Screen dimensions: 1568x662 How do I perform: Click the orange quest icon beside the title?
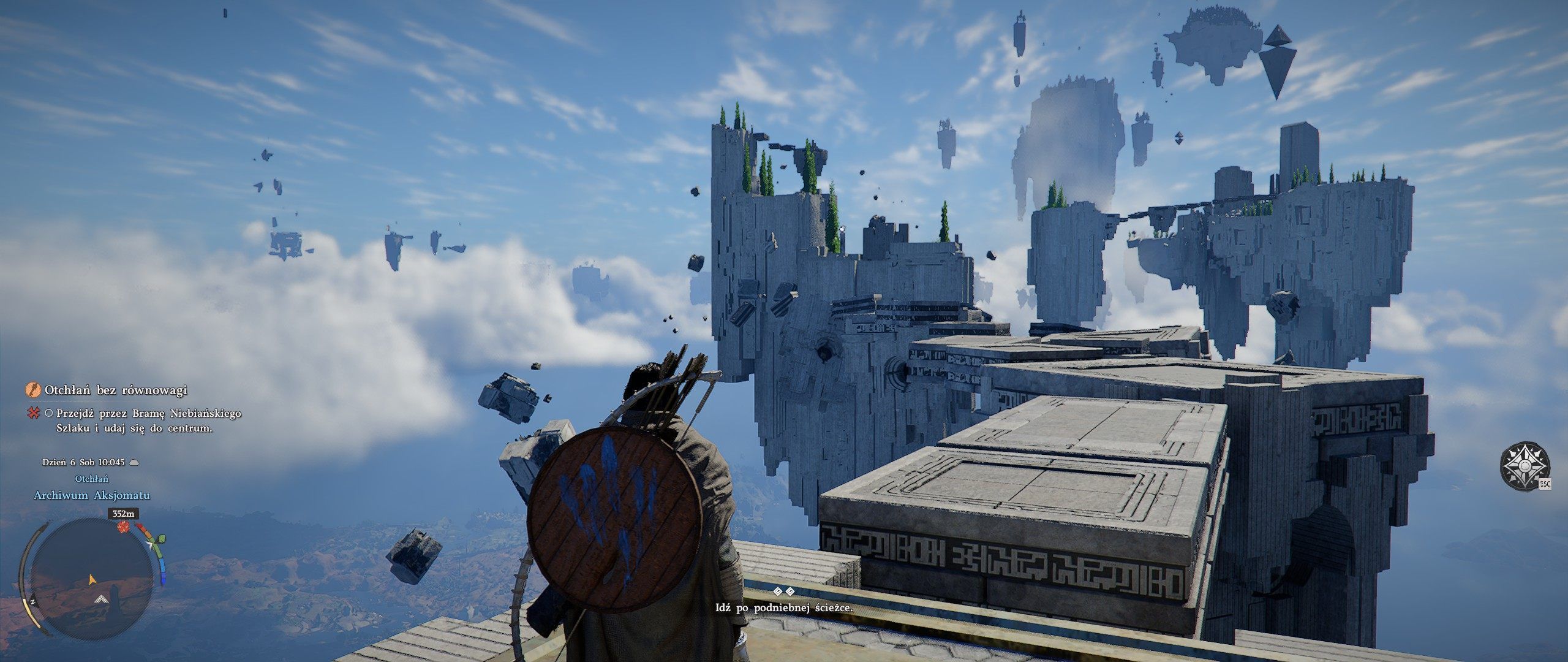[32, 389]
